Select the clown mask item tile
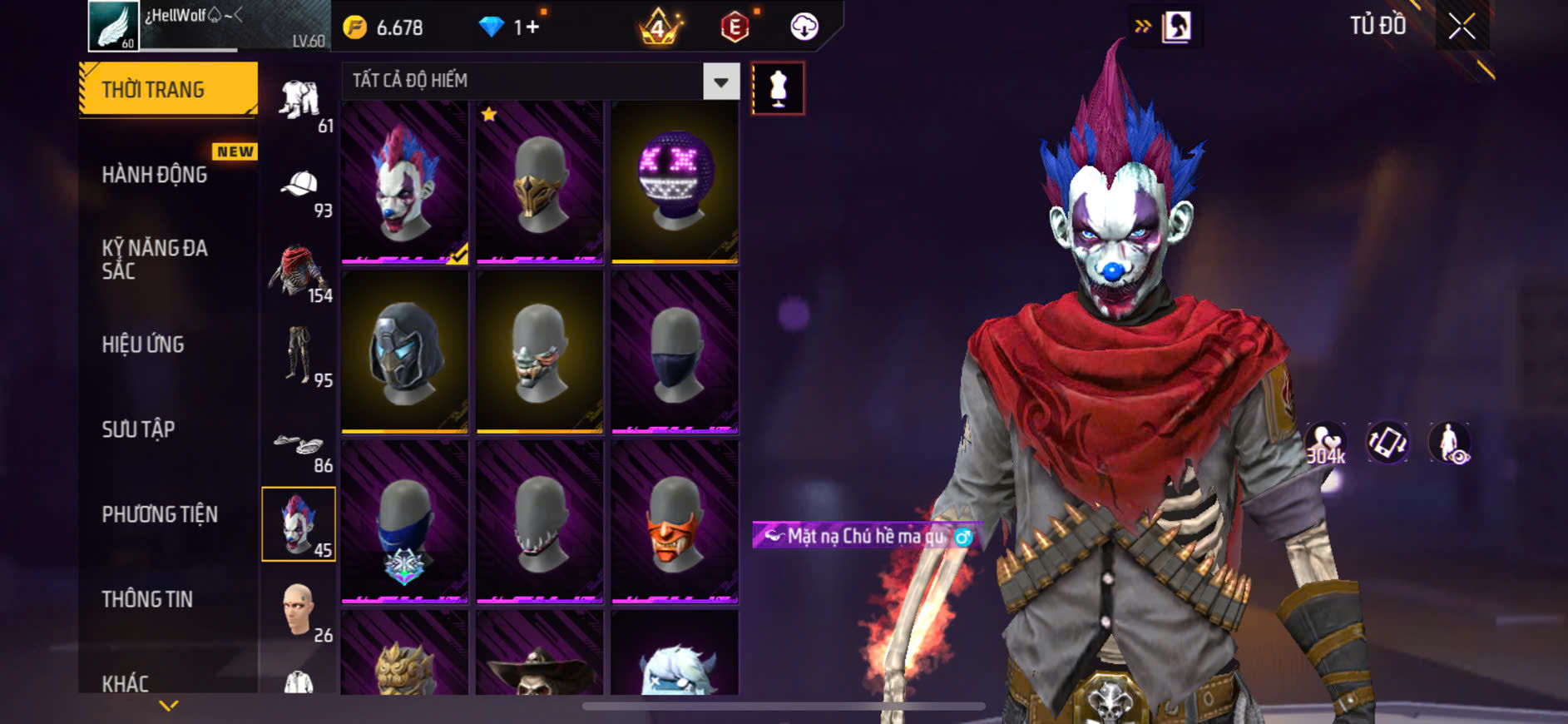Screen dimensions: 1568x724 (404, 183)
